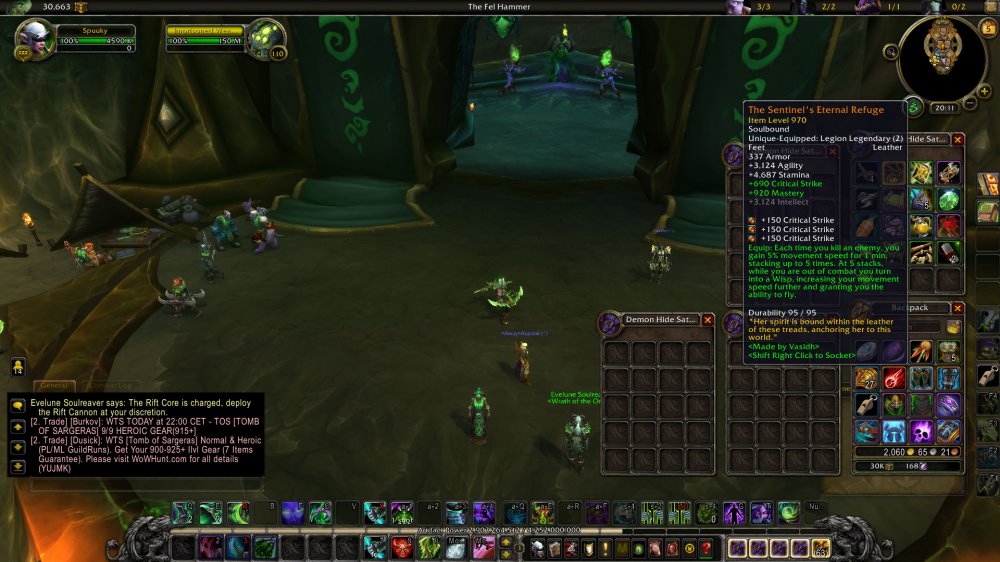Open the circular minimap
1000x562 pixels.
(941, 56)
